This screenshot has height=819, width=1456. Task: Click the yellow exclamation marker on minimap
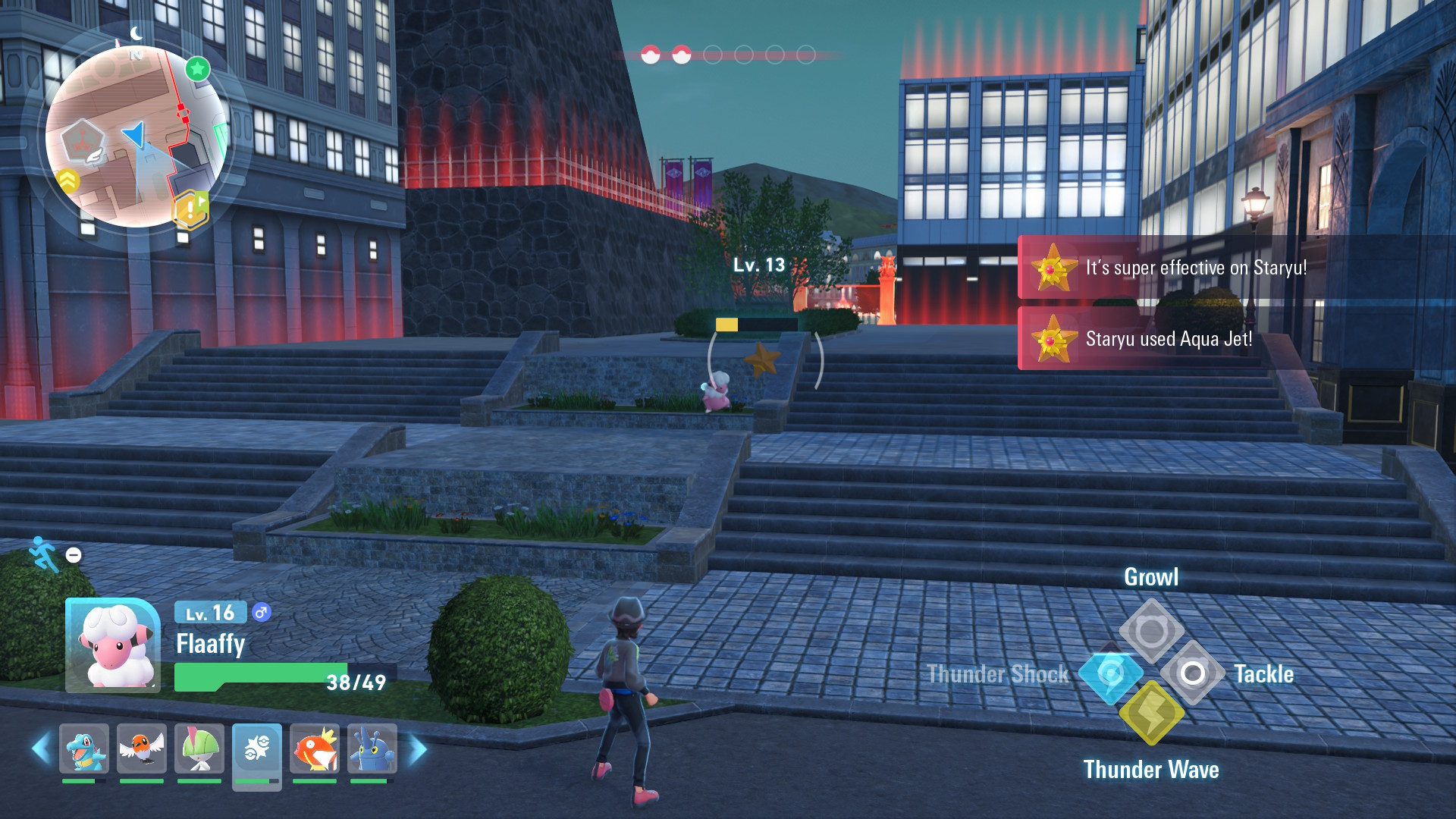[190, 209]
